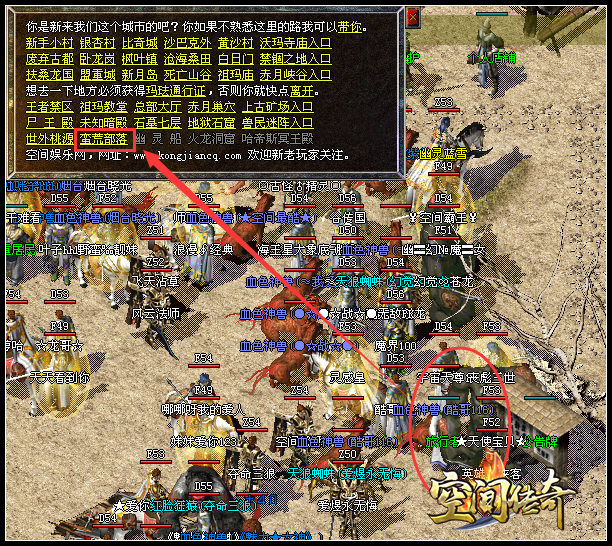Select the 死亡山谷 destination
Viewport: 612px width, 546px height.
coord(189,74)
